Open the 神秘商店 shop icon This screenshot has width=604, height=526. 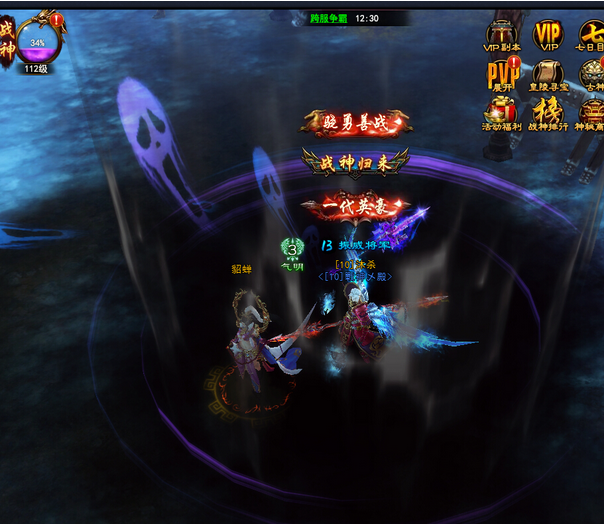592,113
